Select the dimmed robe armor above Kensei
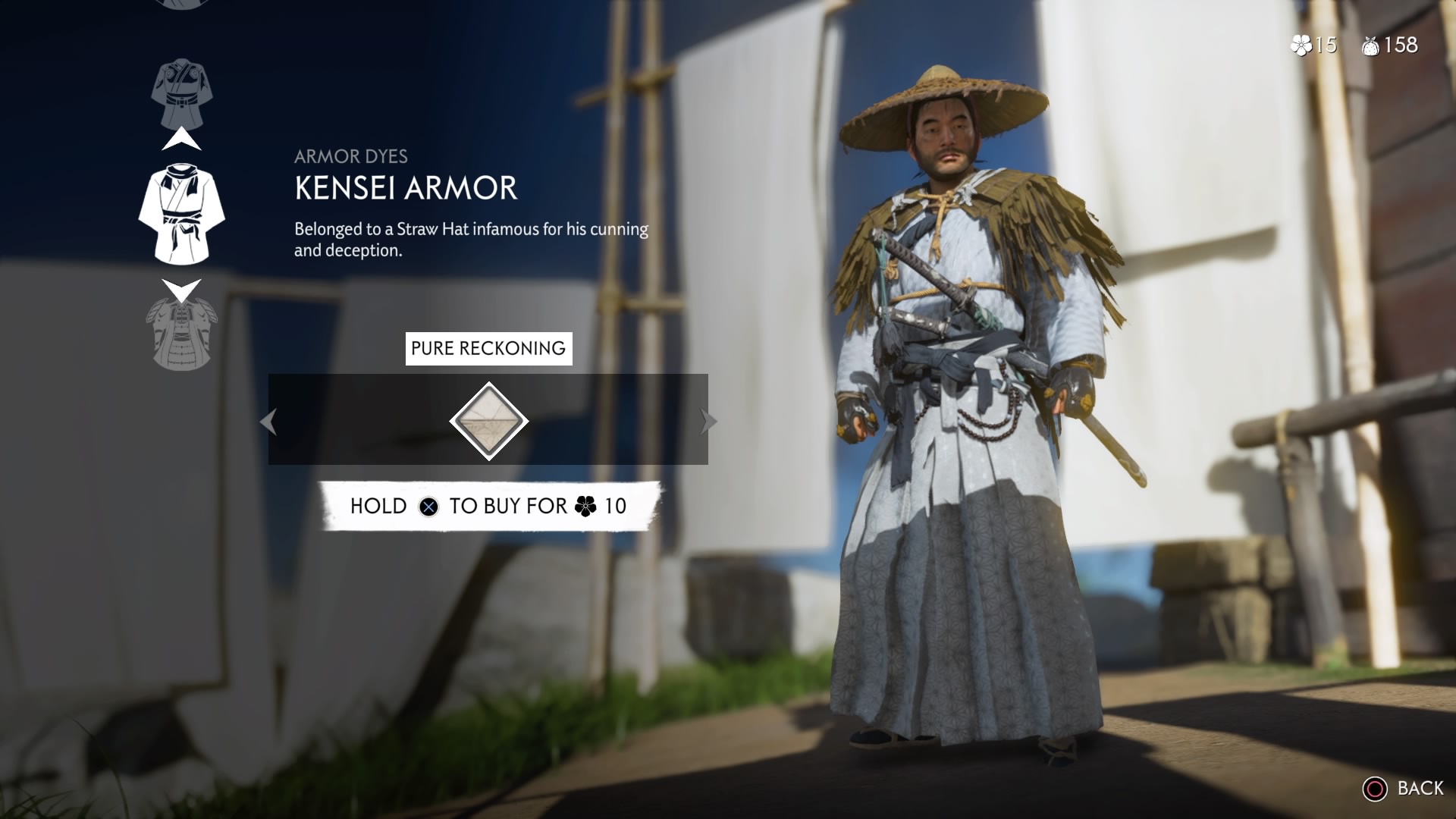 point(182,93)
